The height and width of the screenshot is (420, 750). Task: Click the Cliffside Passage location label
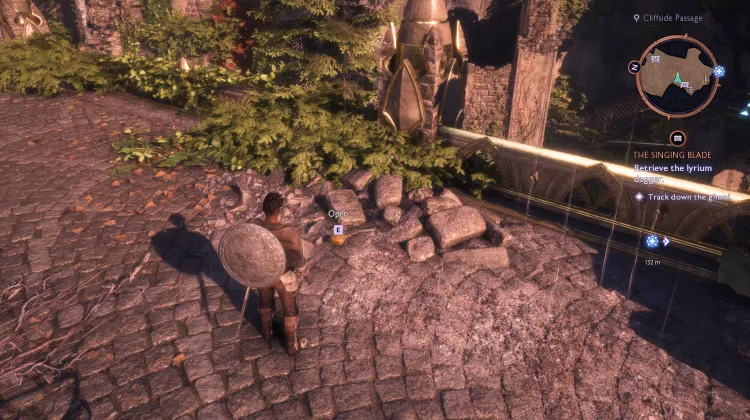[672, 18]
